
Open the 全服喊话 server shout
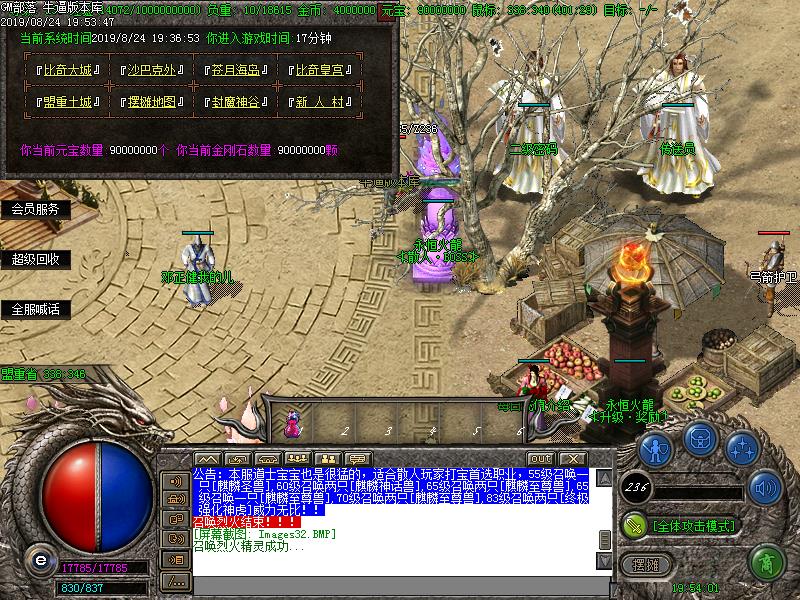click(x=36, y=309)
